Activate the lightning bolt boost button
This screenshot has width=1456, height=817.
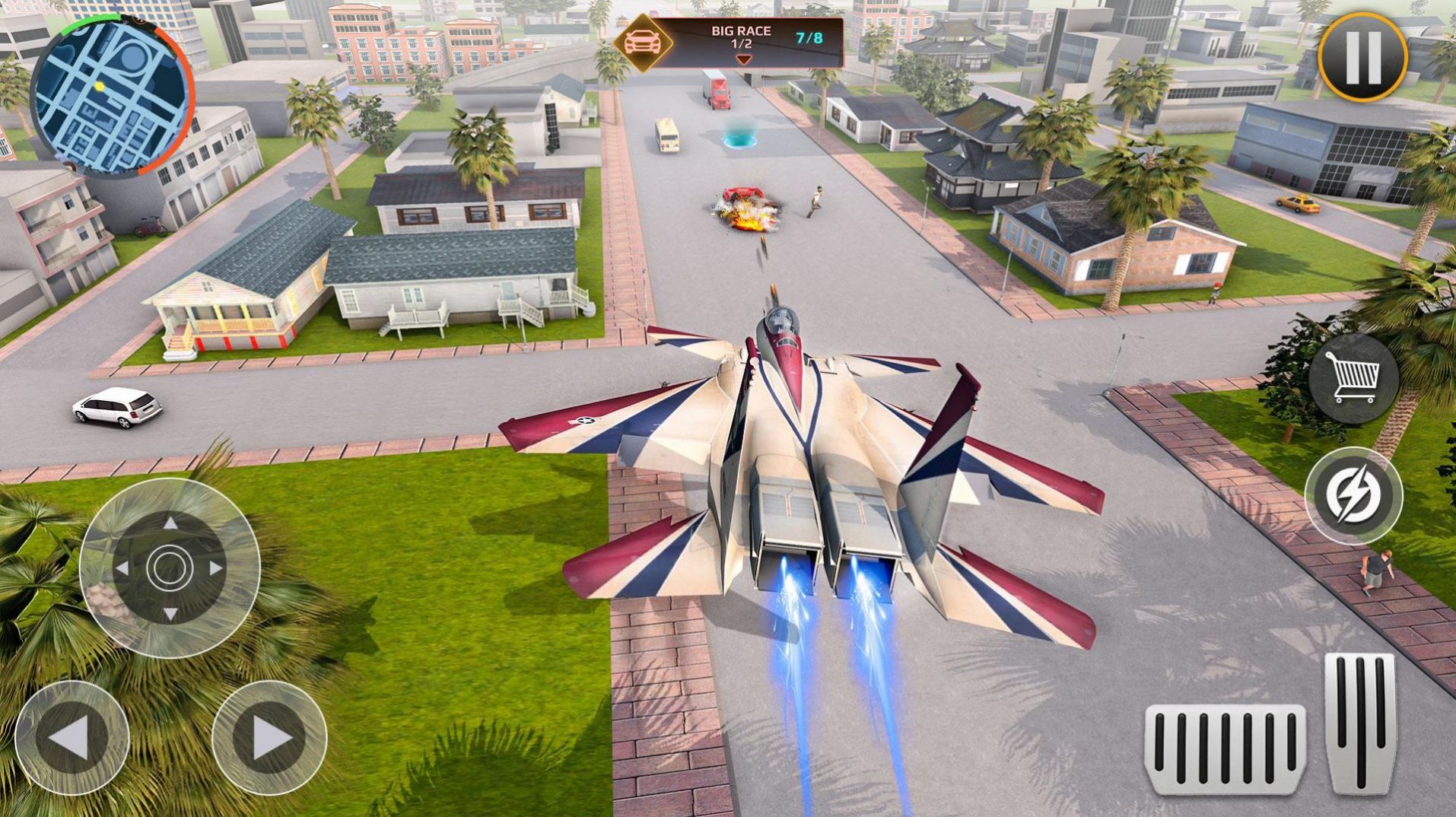1353,495
